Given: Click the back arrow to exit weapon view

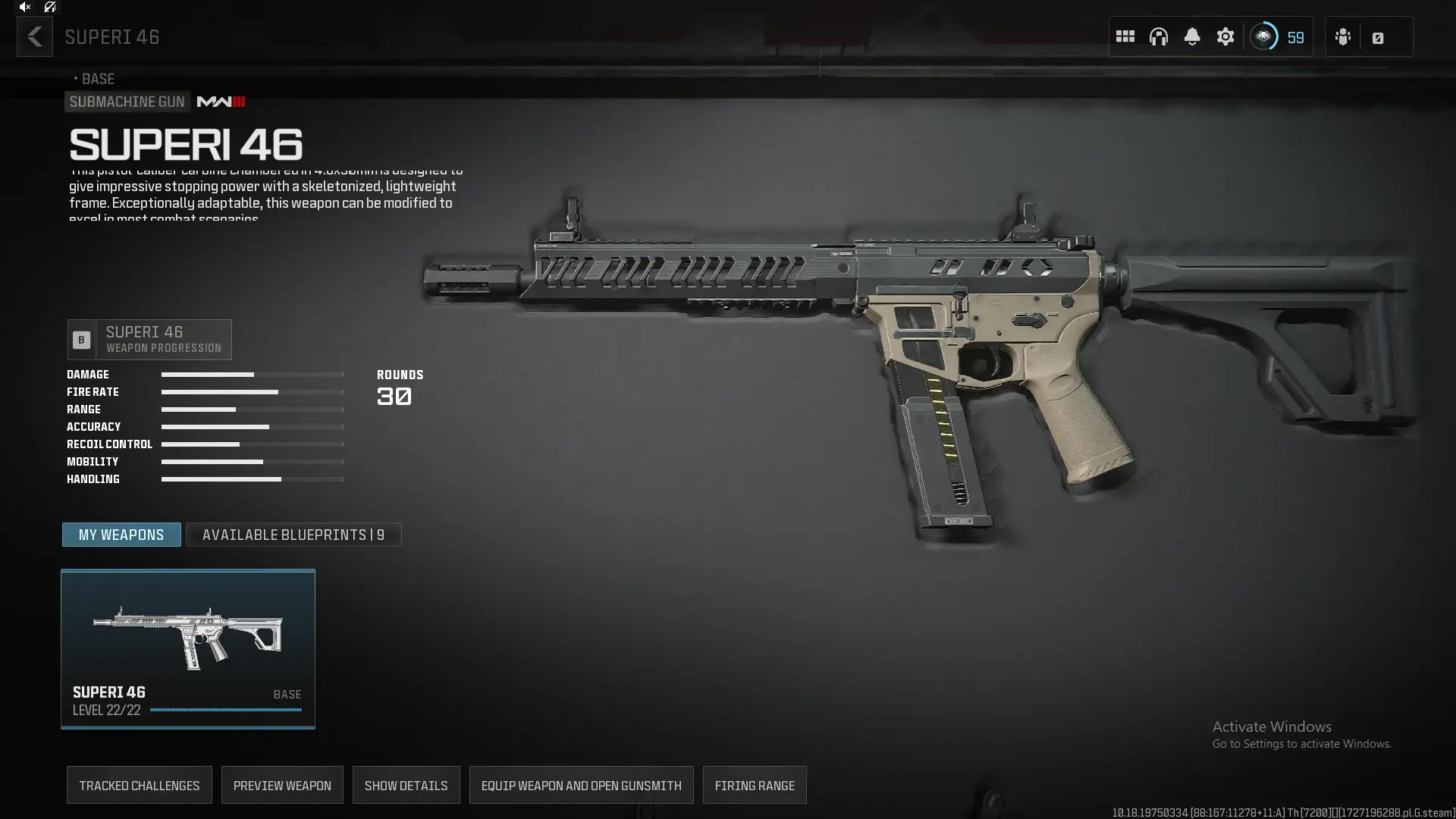Looking at the screenshot, I should point(34,36).
